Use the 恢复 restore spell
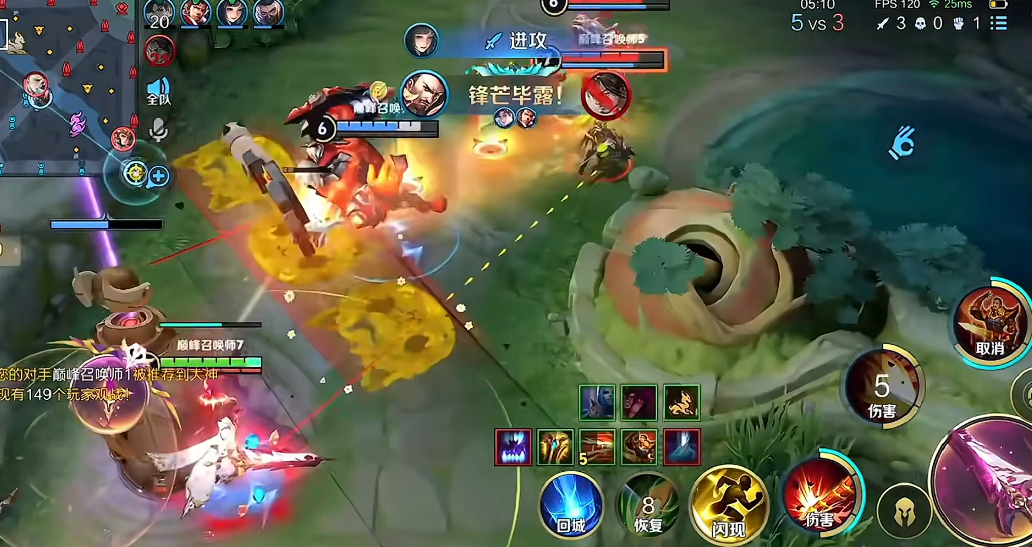 coord(647,506)
